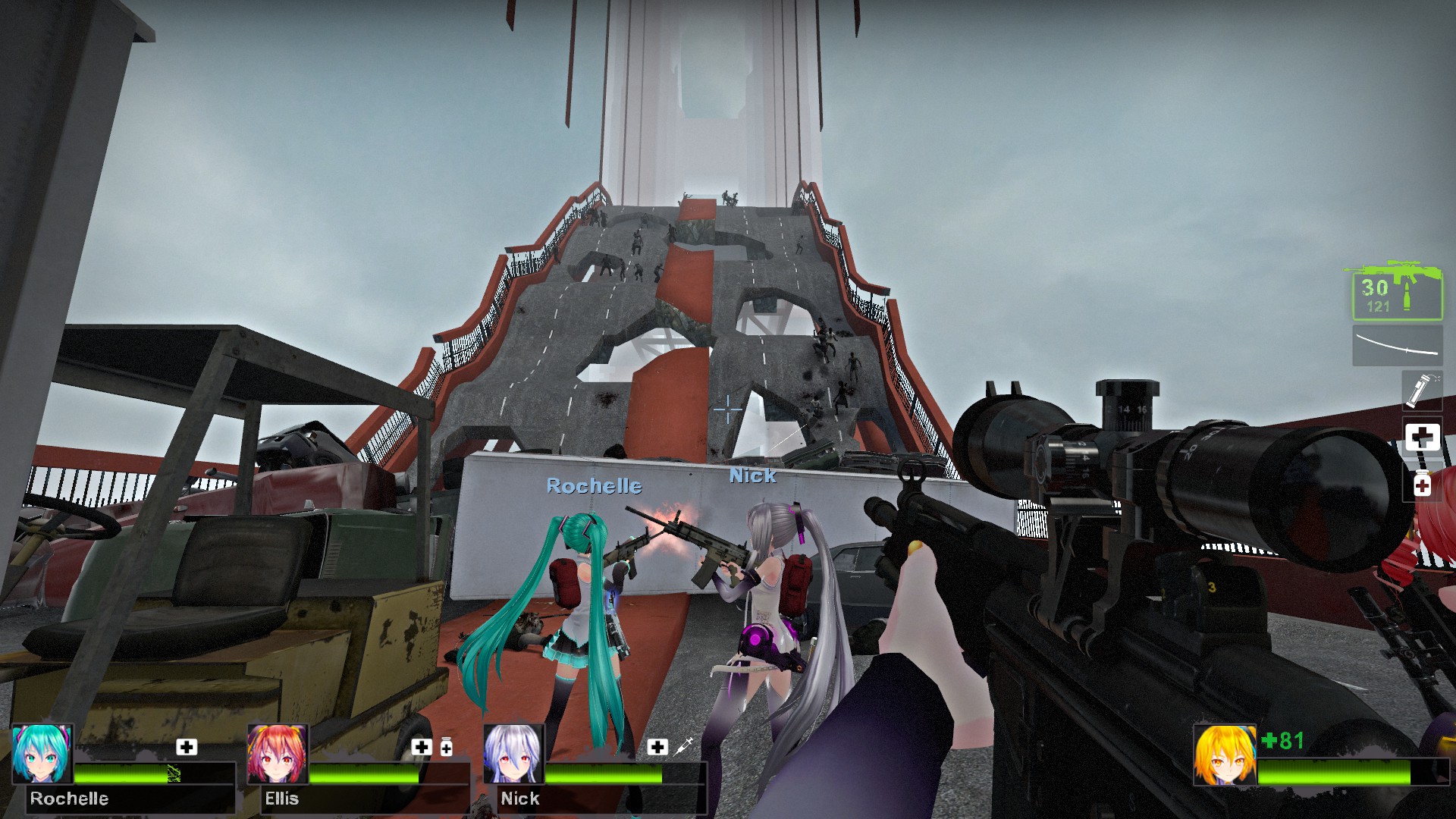The width and height of the screenshot is (1456, 819).
Task: Click your own blonde character portrait
Action: click(x=1225, y=754)
